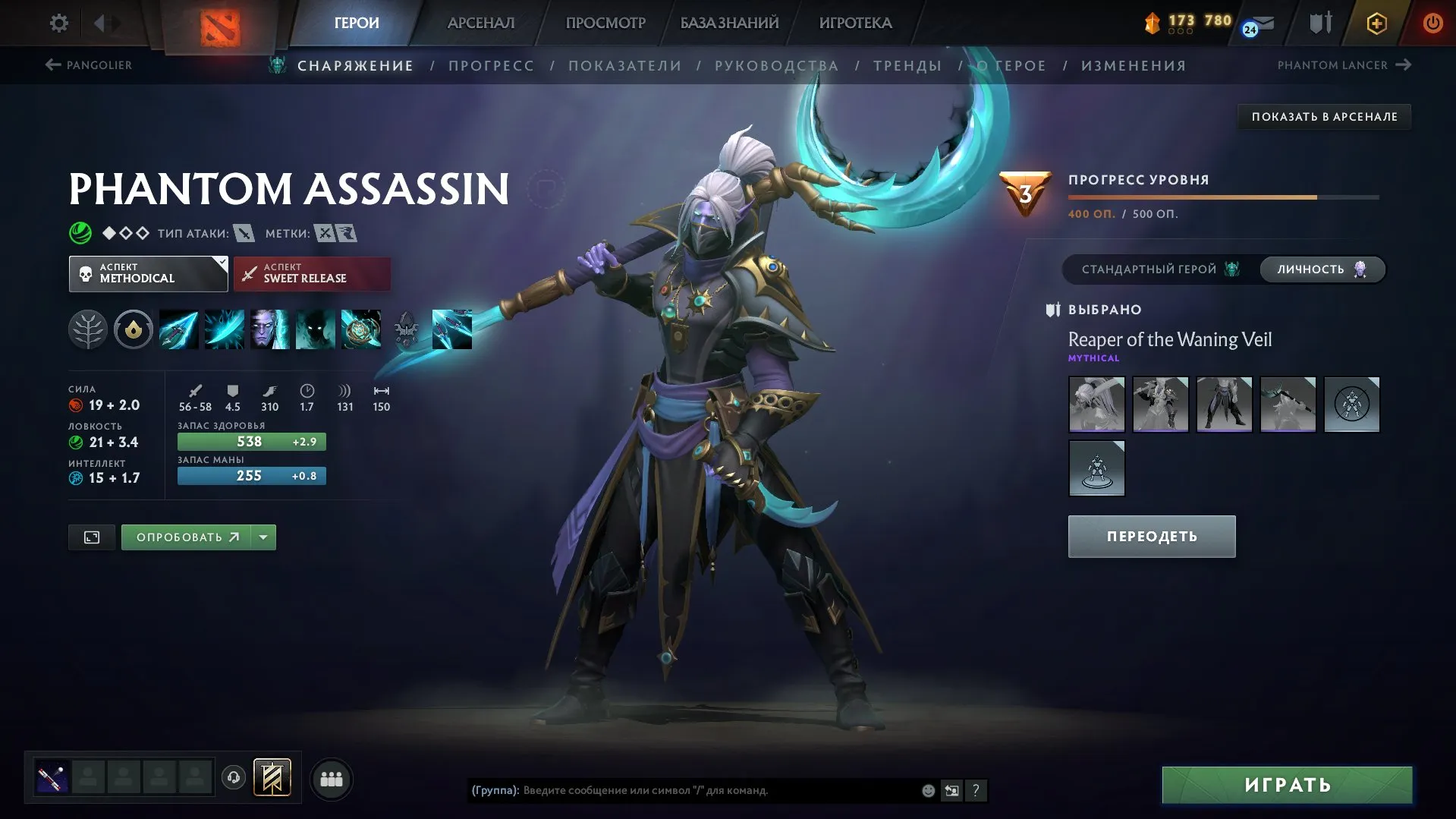
Task: Click the golden innate facet icon
Action: (134, 329)
